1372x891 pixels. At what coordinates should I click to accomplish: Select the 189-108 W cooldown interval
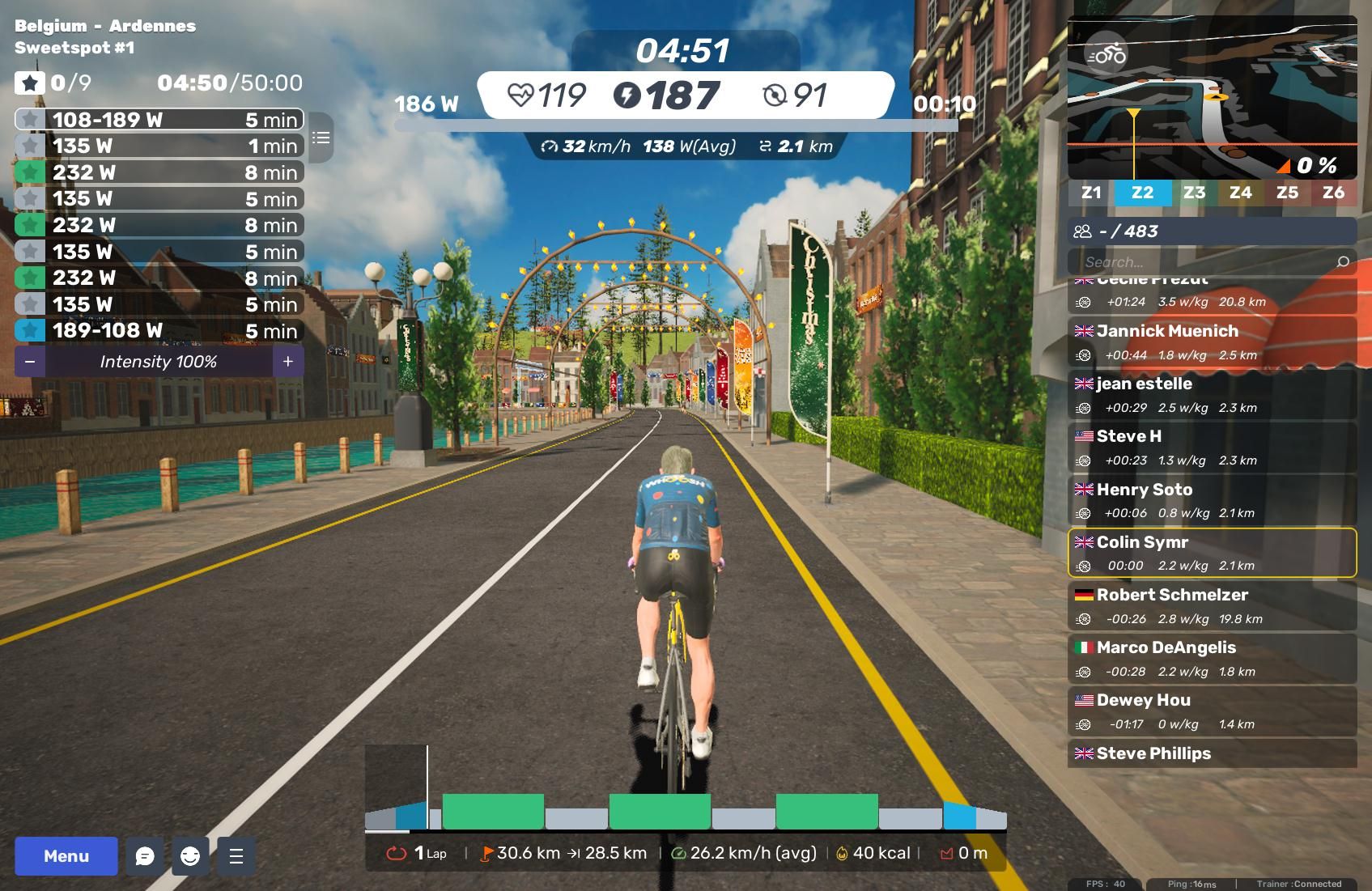[159, 331]
